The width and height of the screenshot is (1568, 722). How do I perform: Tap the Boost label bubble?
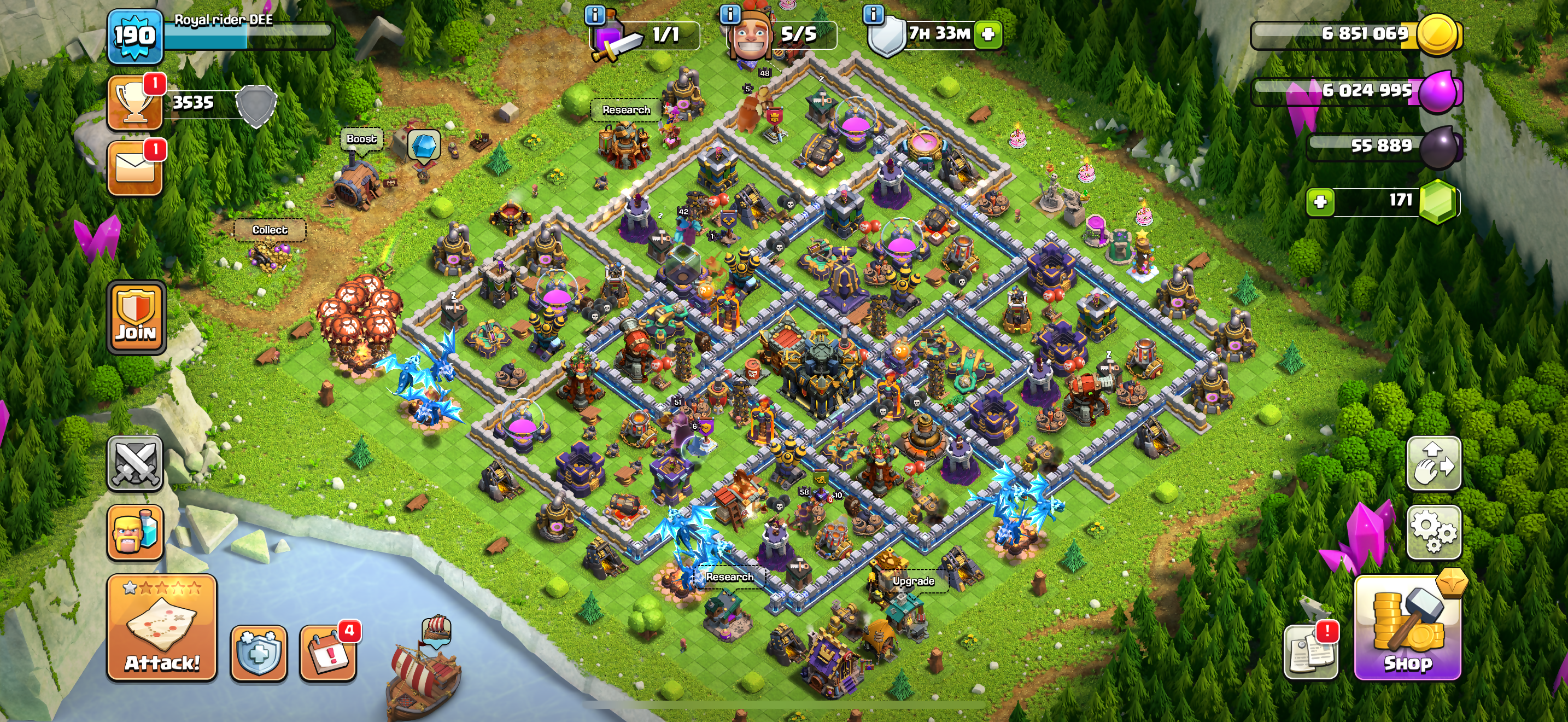click(x=361, y=139)
